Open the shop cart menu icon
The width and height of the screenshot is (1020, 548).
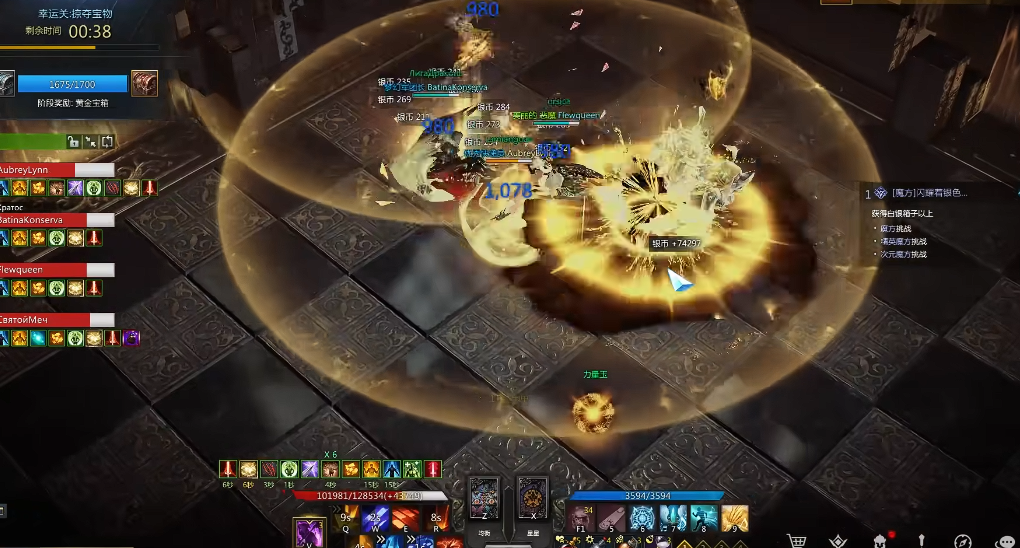click(x=797, y=540)
